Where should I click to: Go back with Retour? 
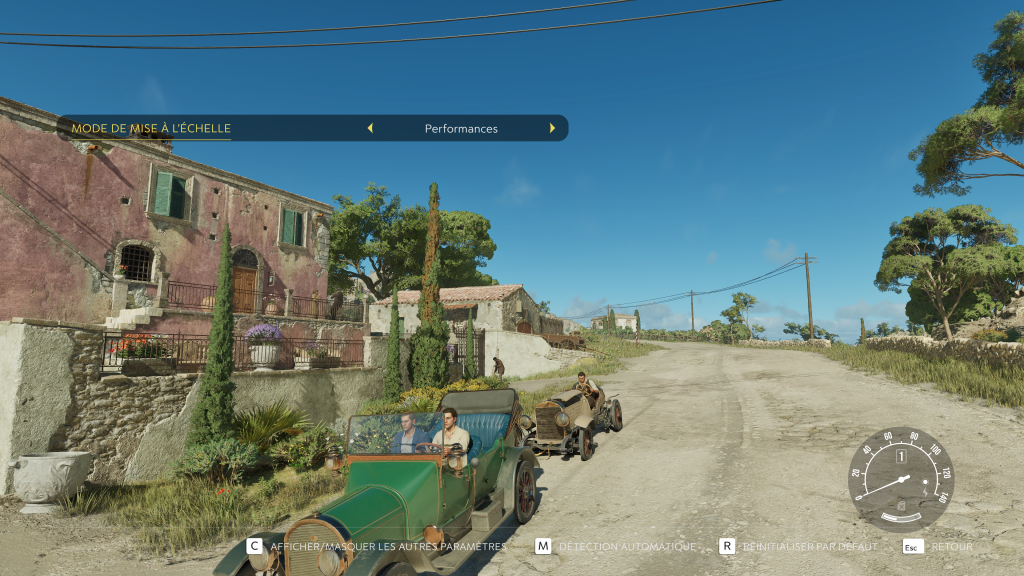938,547
